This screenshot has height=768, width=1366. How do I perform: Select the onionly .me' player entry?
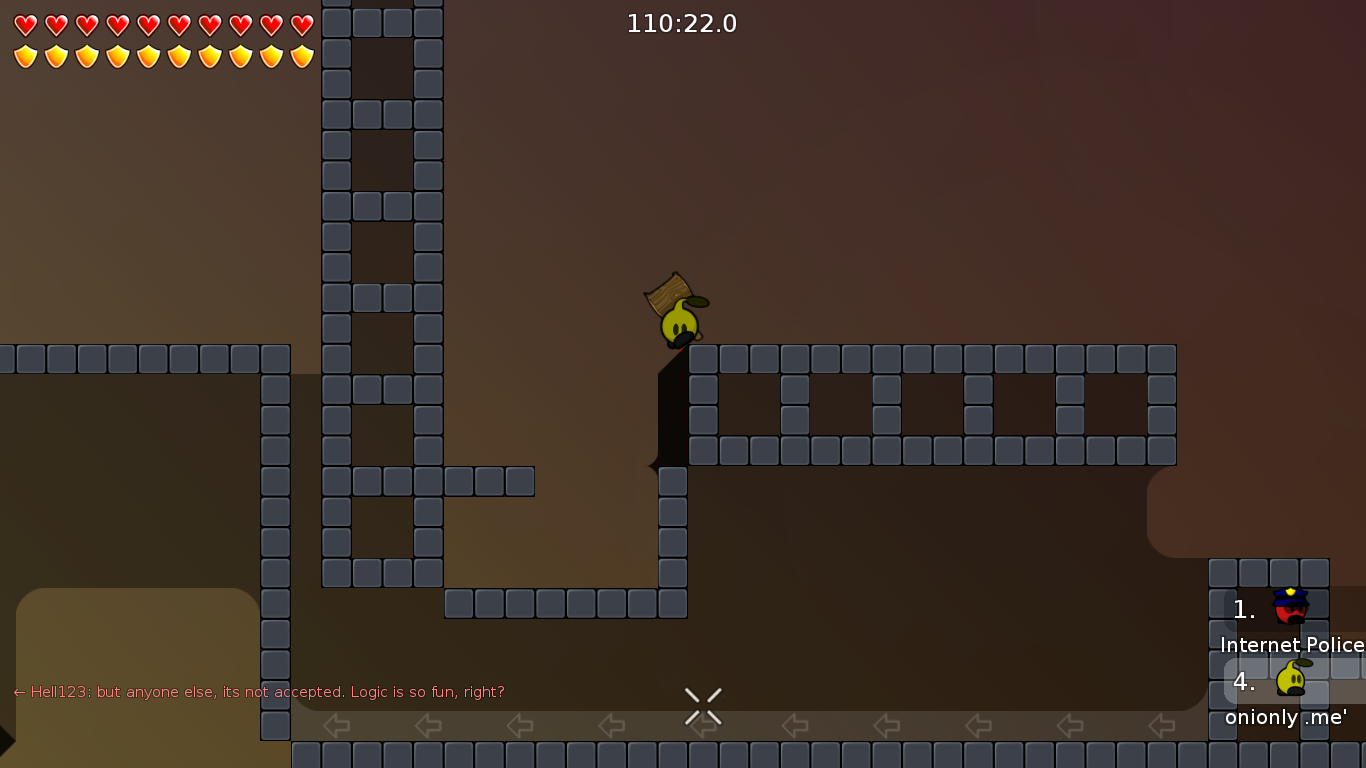pos(1288,695)
